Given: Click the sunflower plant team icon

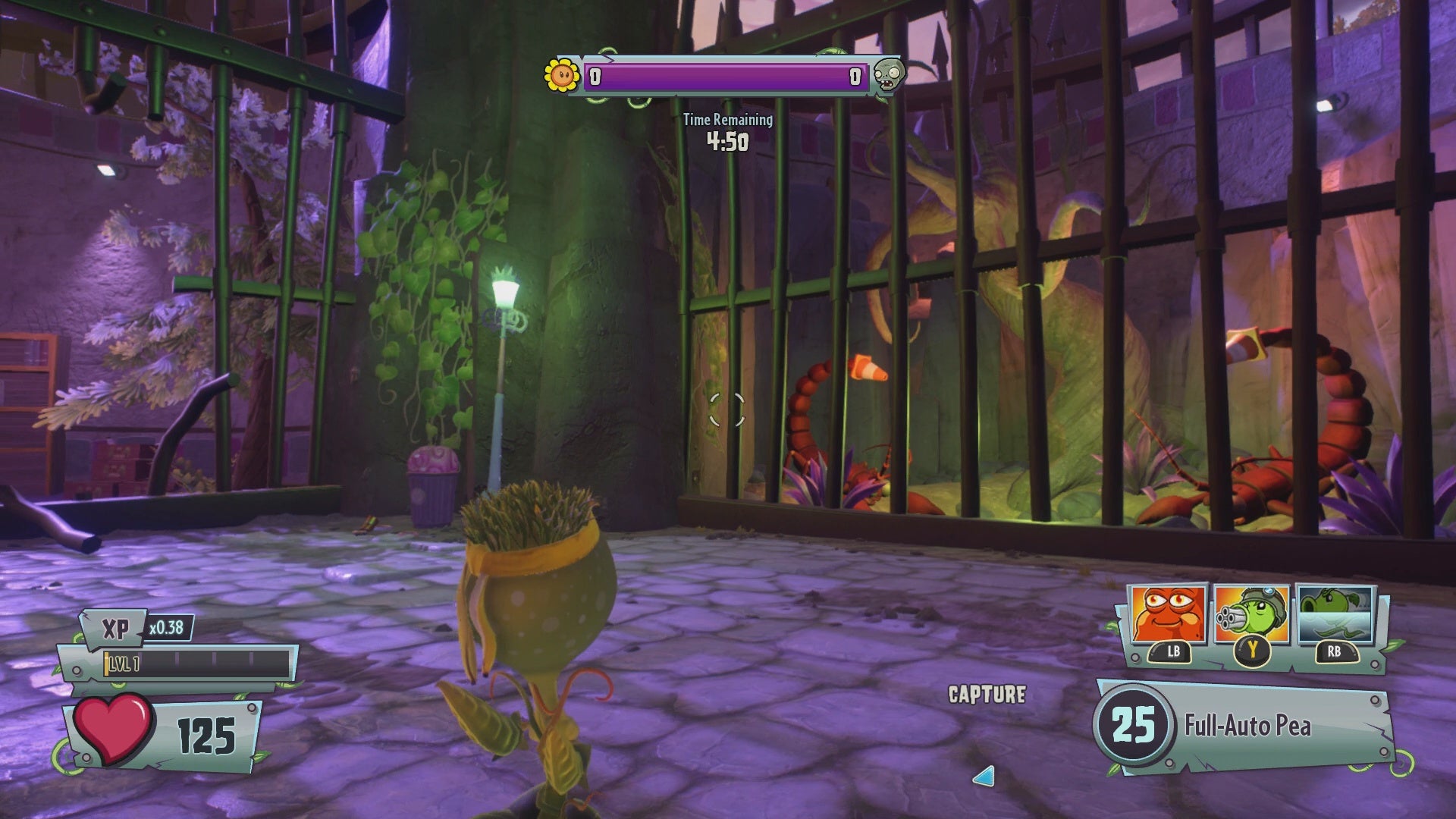Looking at the screenshot, I should [562, 76].
